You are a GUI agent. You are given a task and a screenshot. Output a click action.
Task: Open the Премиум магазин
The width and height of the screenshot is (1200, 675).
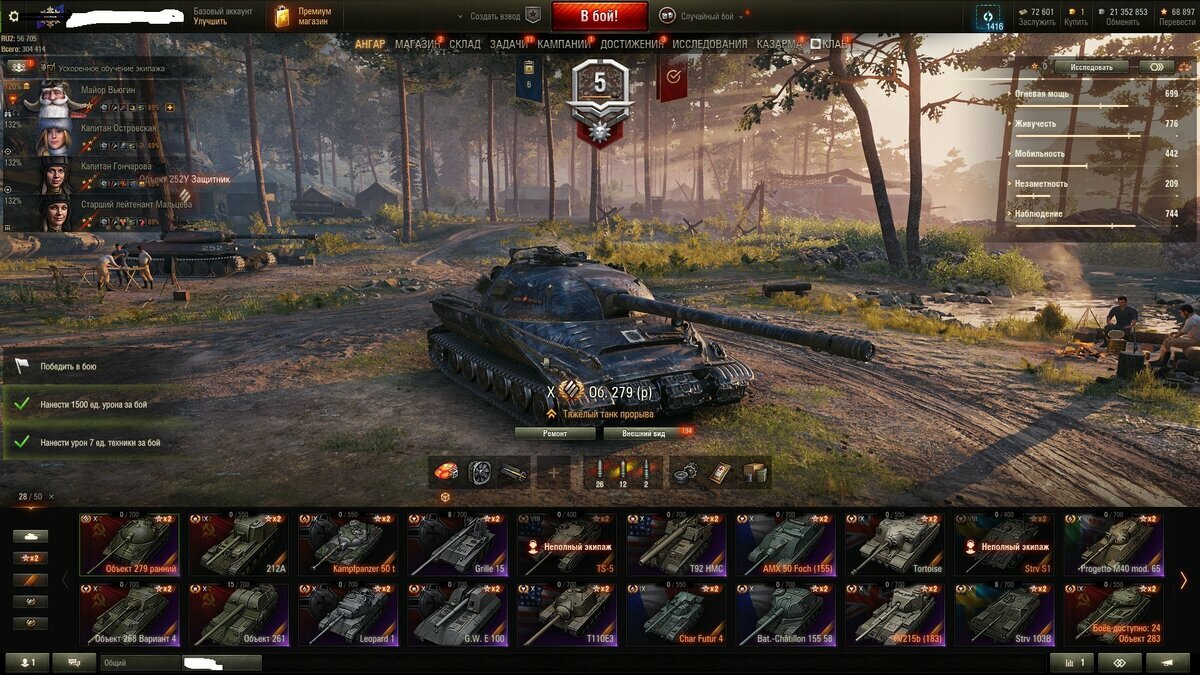coord(305,16)
